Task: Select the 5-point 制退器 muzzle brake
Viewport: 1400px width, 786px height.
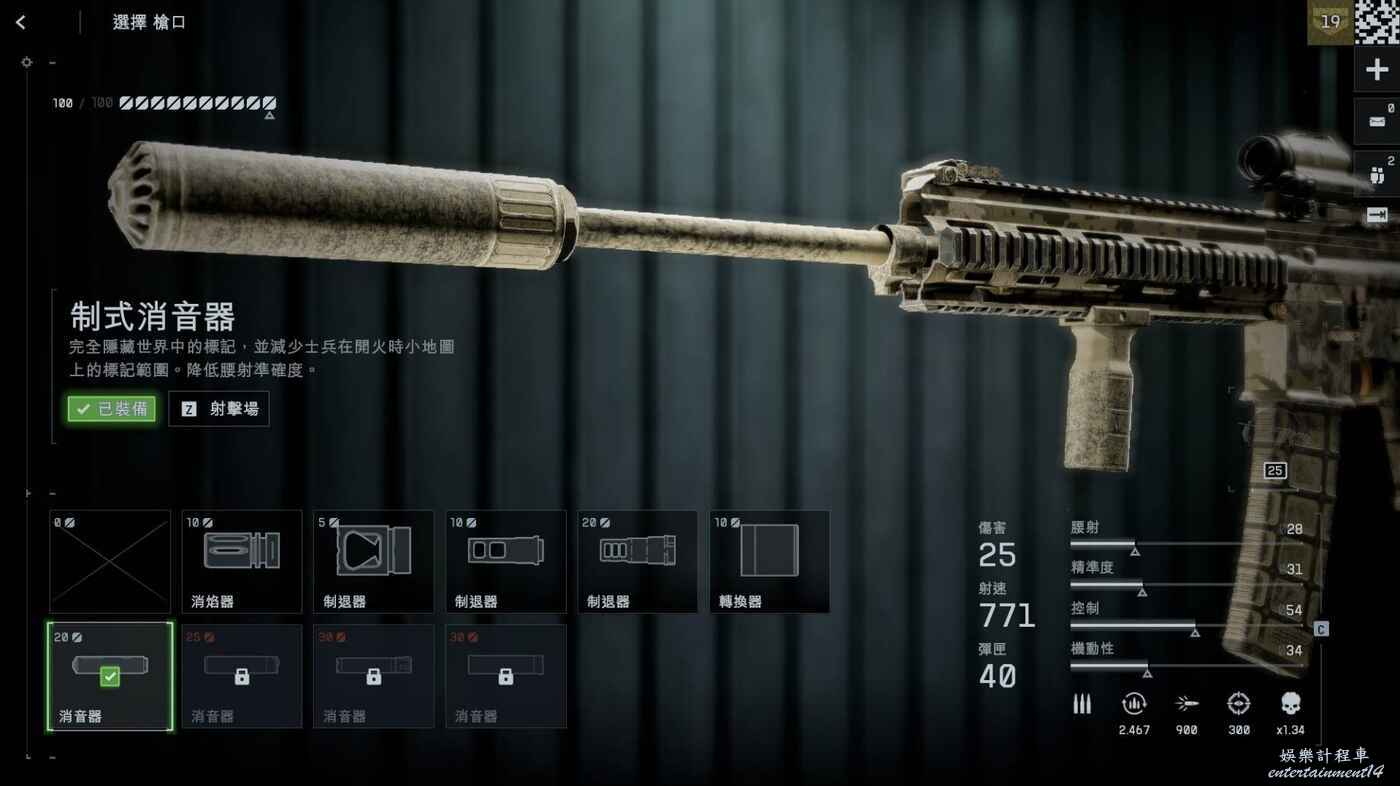Action: (x=374, y=562)
